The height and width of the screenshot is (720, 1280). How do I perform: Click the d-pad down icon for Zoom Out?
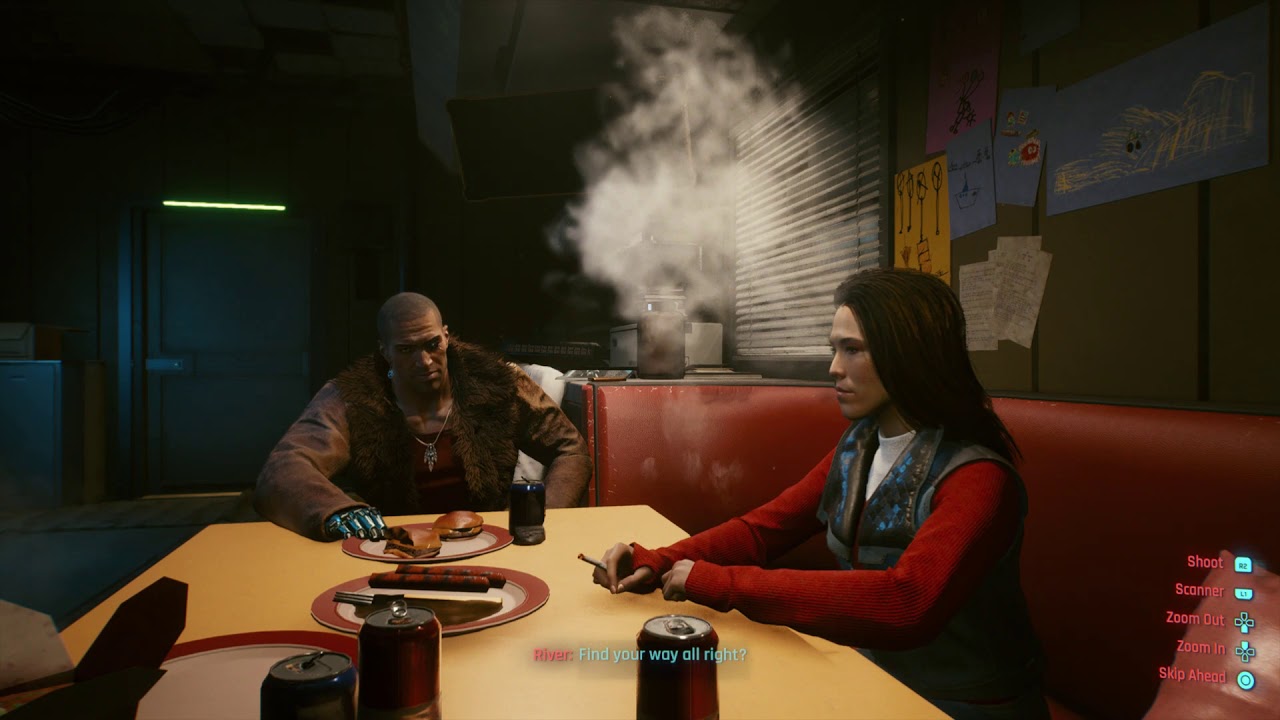coord(1244,621)
